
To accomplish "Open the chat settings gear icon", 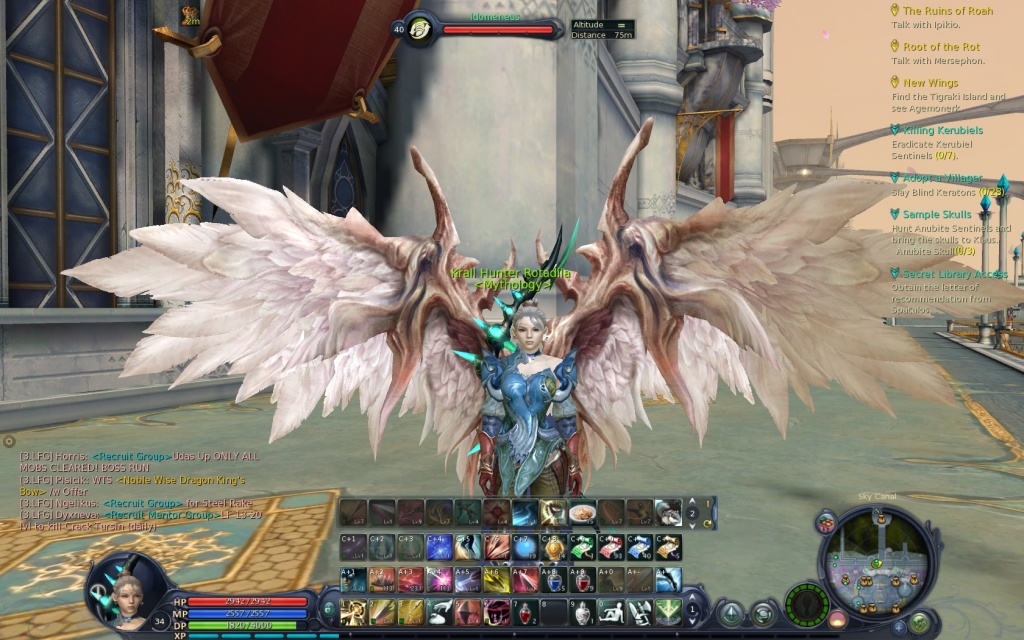I will [9, 440].
